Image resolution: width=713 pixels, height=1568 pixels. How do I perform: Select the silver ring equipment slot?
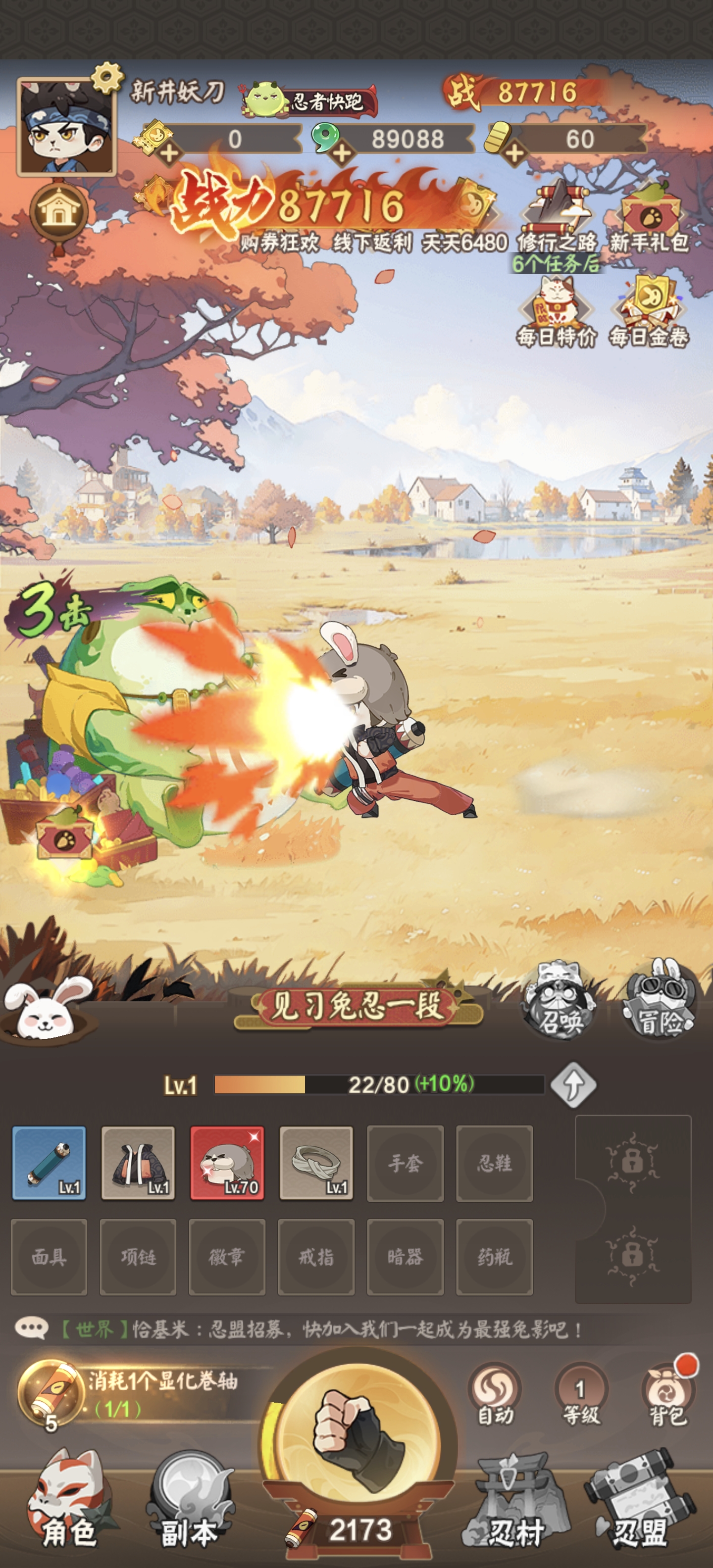click(316, 1163)
